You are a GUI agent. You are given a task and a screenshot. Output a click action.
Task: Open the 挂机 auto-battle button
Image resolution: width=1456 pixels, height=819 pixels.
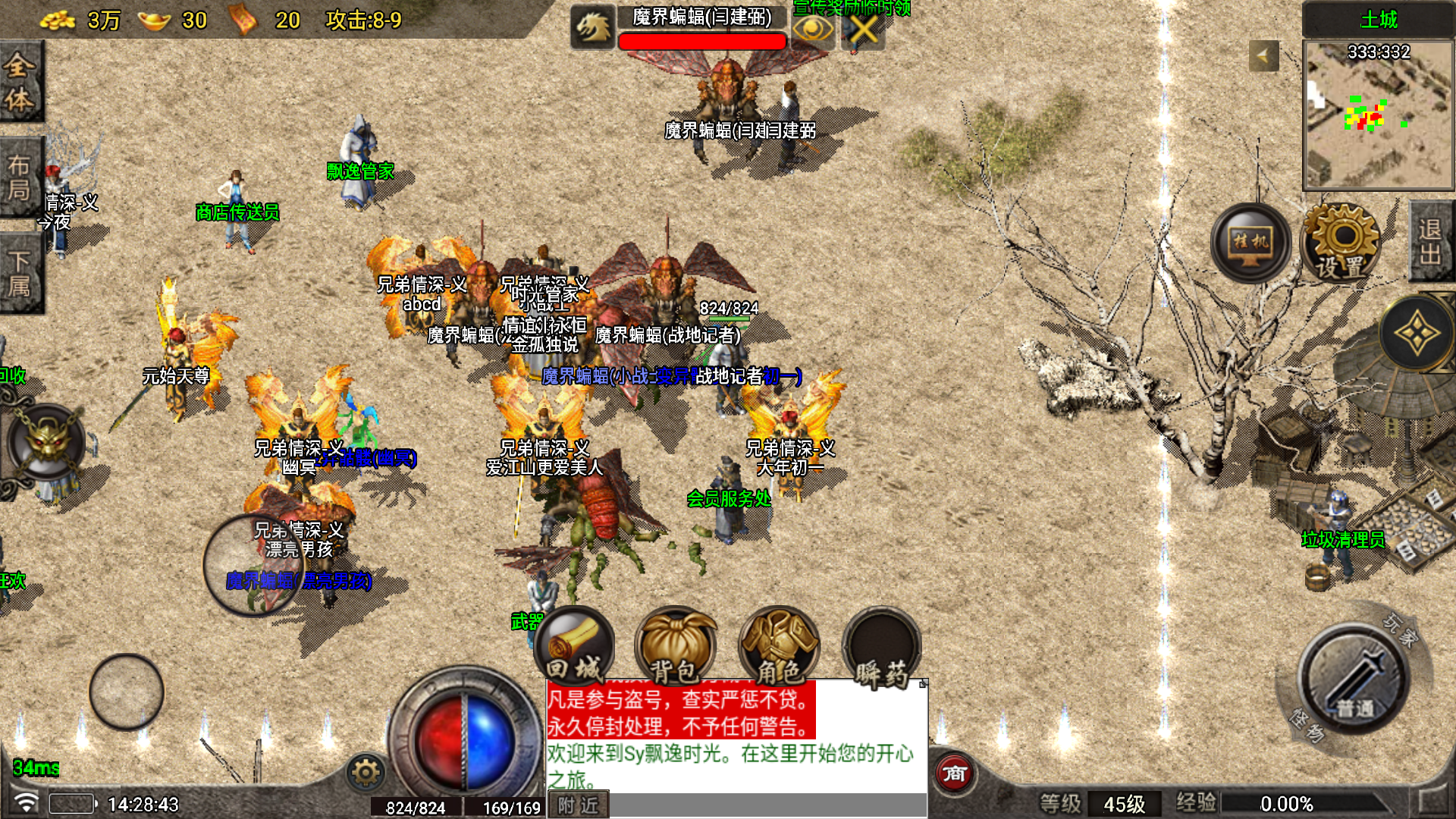(x=1250, y=243)
